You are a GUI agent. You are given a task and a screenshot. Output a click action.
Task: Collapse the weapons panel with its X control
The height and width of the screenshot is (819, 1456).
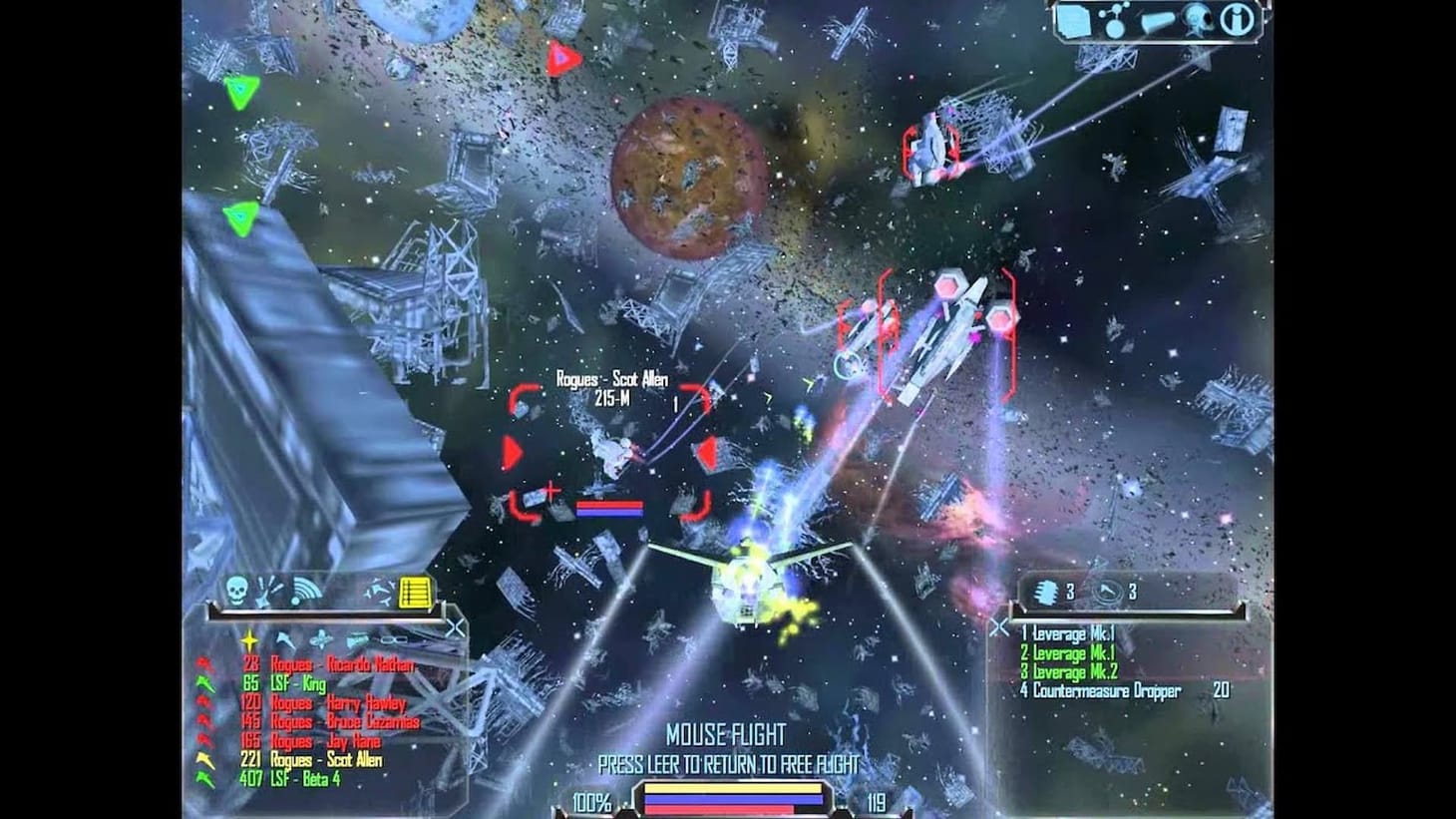click(1001, 625)
